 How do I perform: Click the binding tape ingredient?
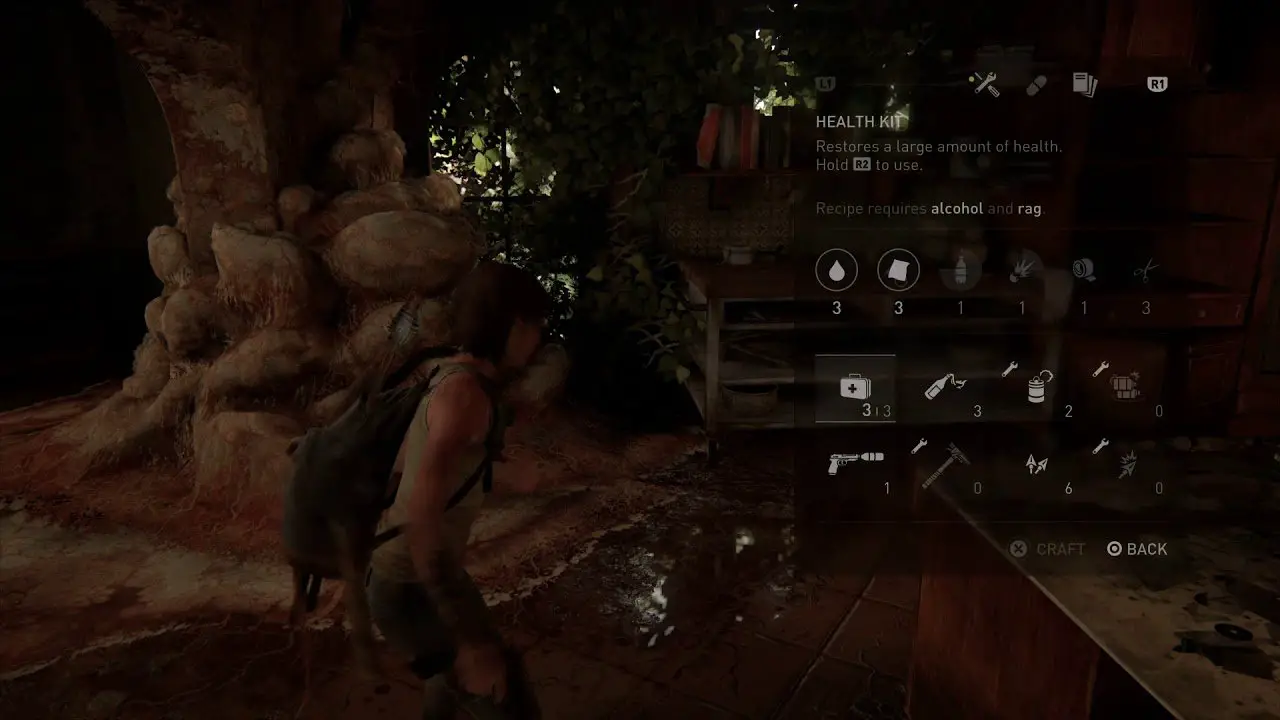(1084, 270)
